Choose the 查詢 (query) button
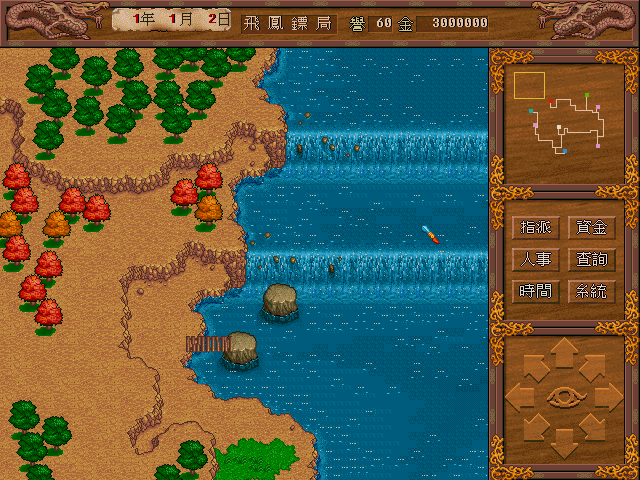 pos(591,259)
